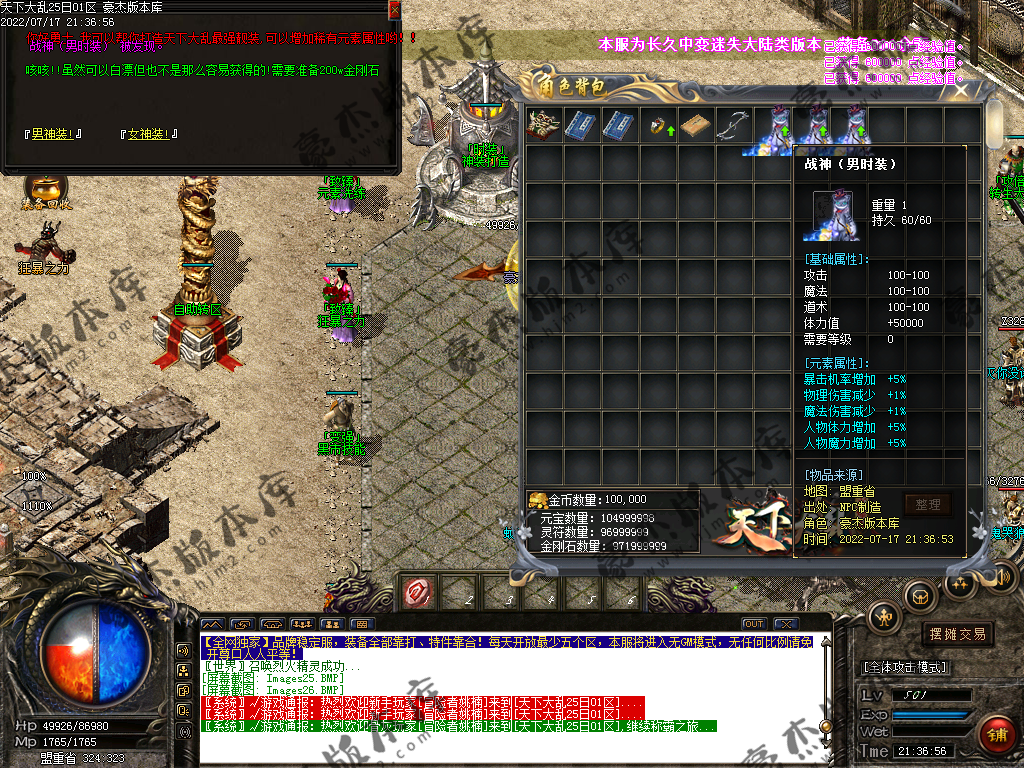Screen dimensions: 1024x768
Task: Open the red 铺 shop button
Action: click(x=996, y=735)
